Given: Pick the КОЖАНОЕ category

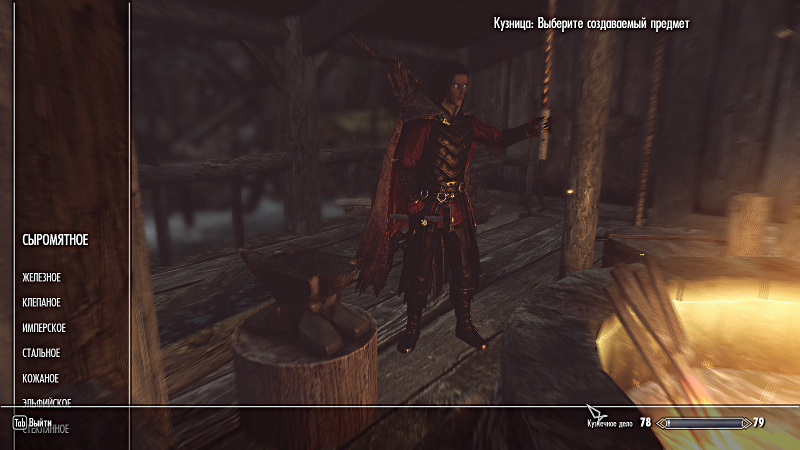Looking at the screenshot, I should (40, 378).
